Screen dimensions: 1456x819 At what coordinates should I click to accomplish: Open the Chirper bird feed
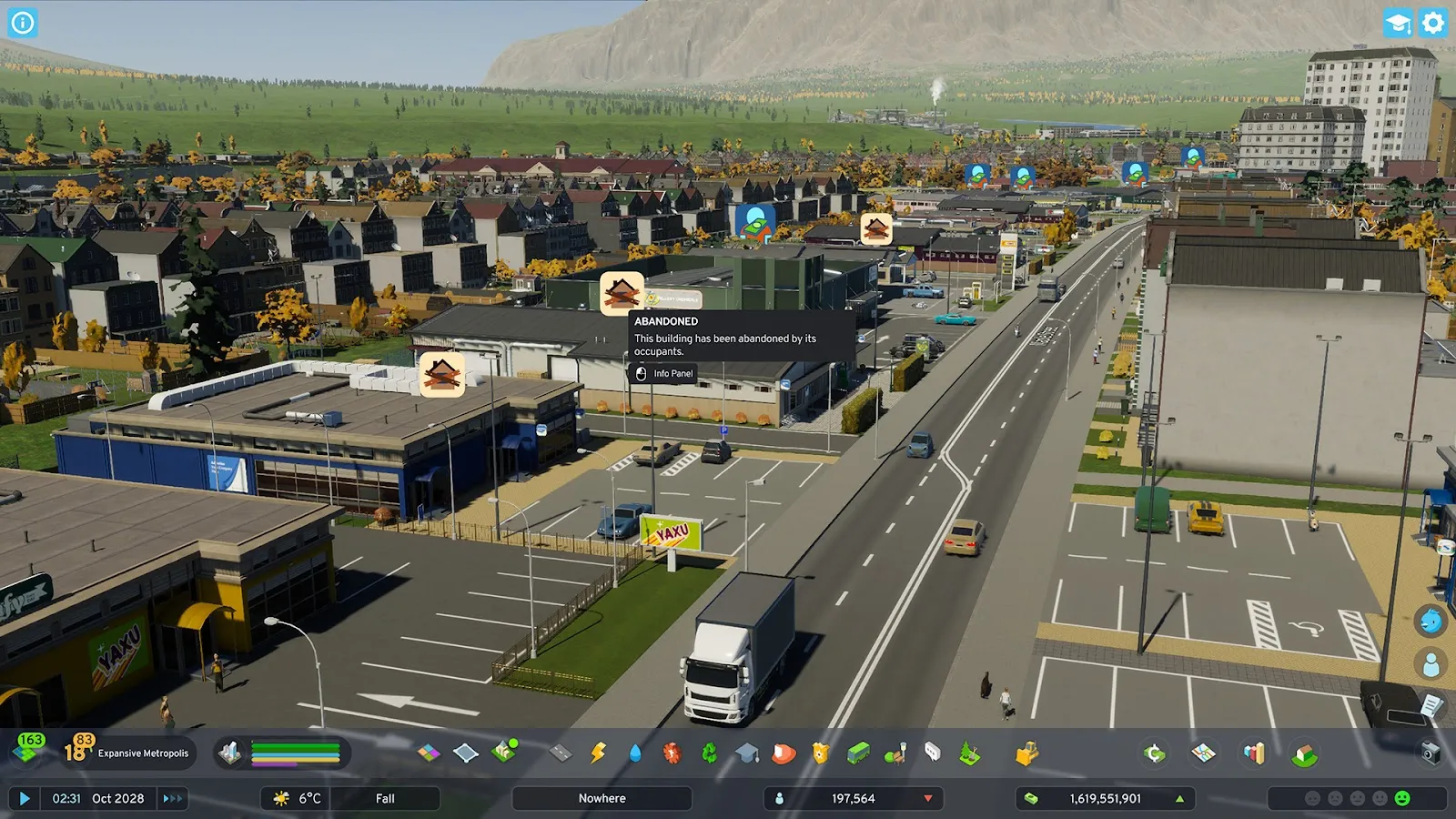click(x=1431, y=622)
